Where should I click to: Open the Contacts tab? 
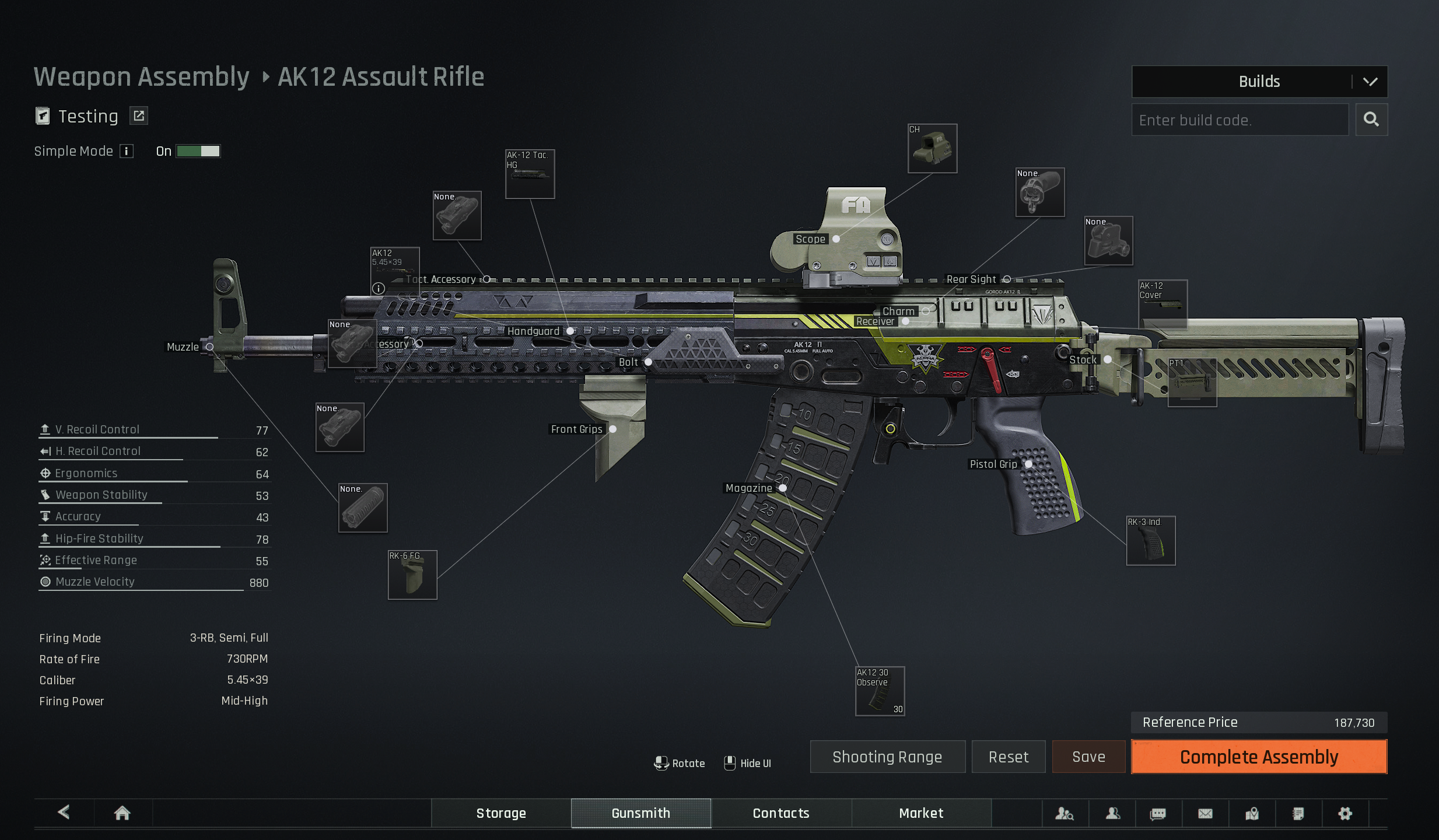click(781, 813)
